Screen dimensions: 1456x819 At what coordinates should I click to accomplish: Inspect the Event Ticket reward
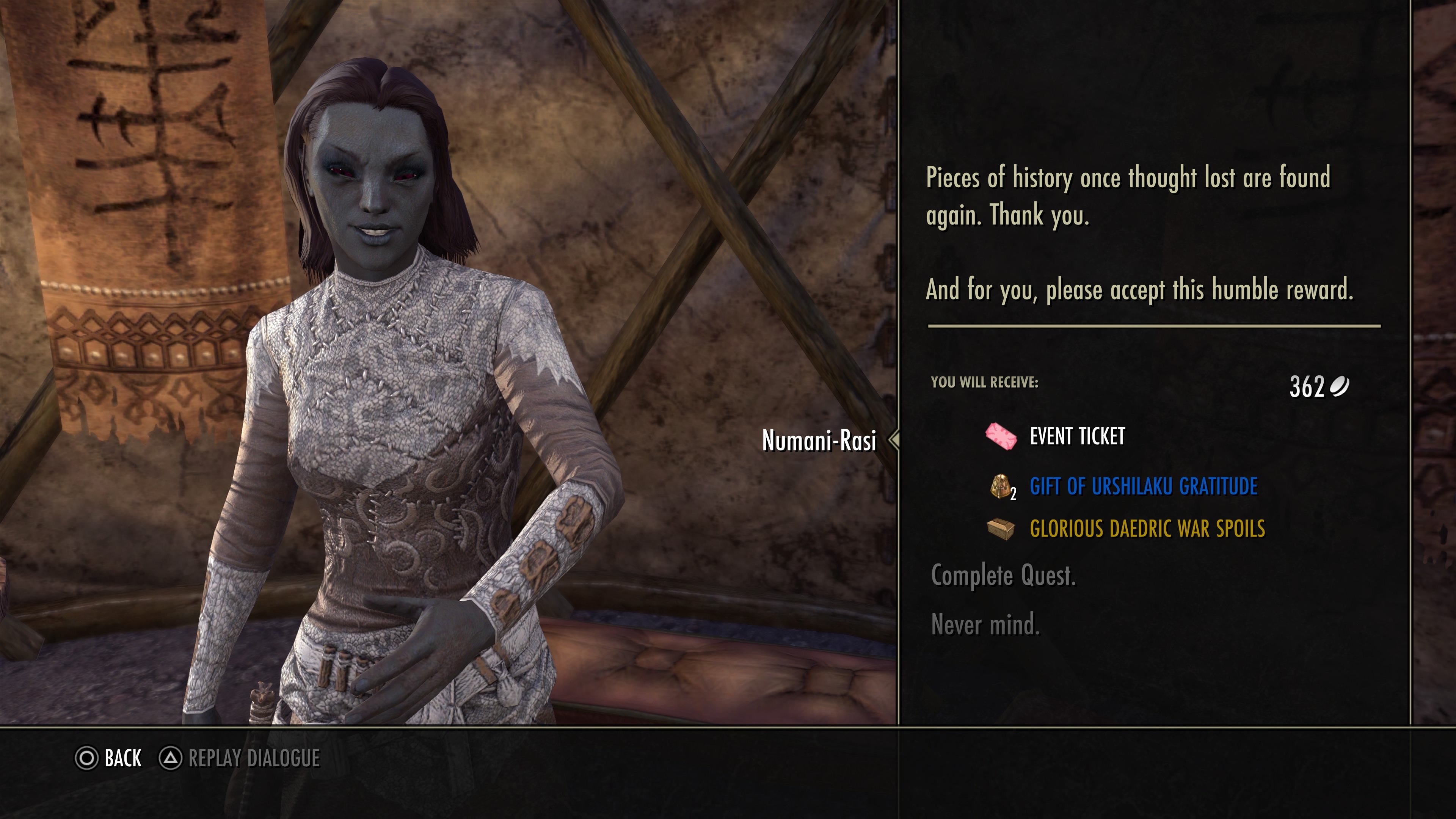1077,436
